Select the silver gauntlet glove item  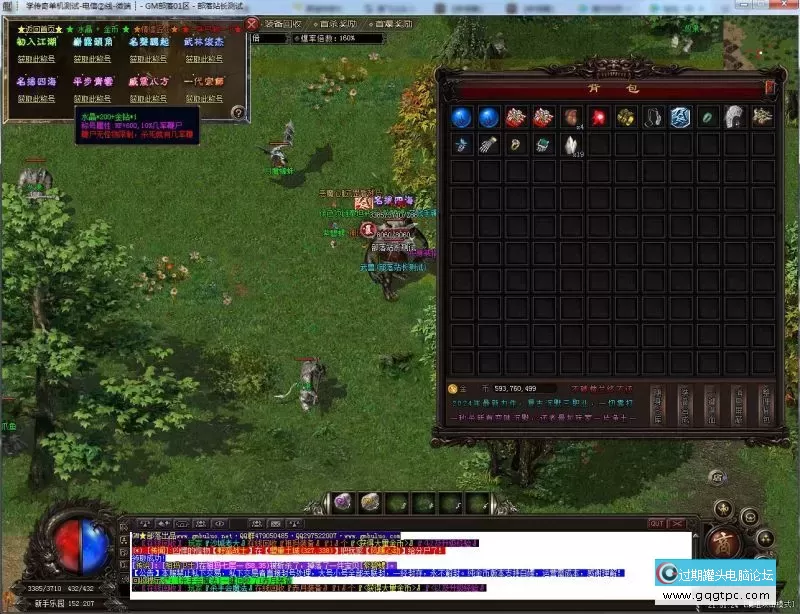488,145
